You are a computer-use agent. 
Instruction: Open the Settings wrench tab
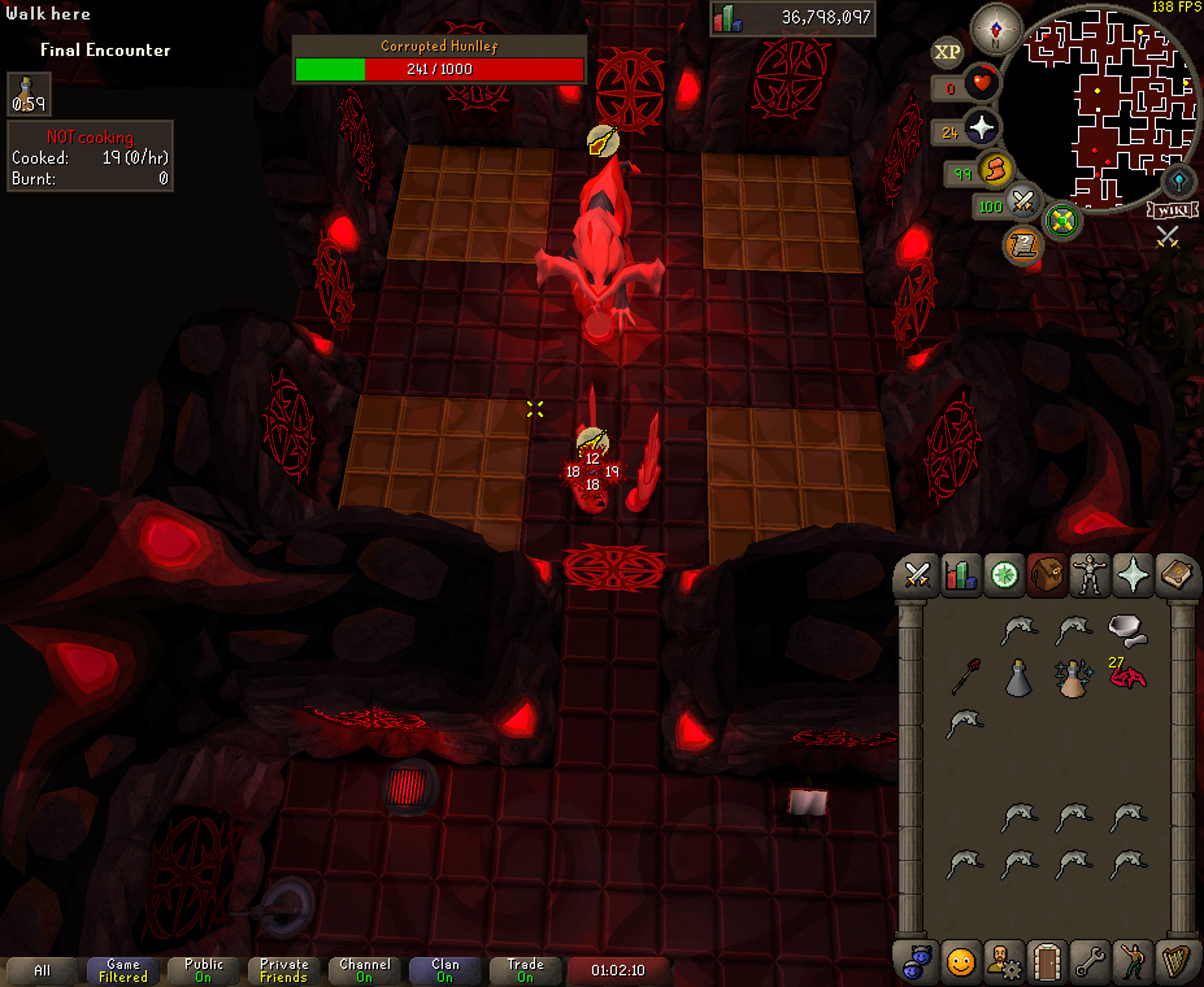point(1090,962)
